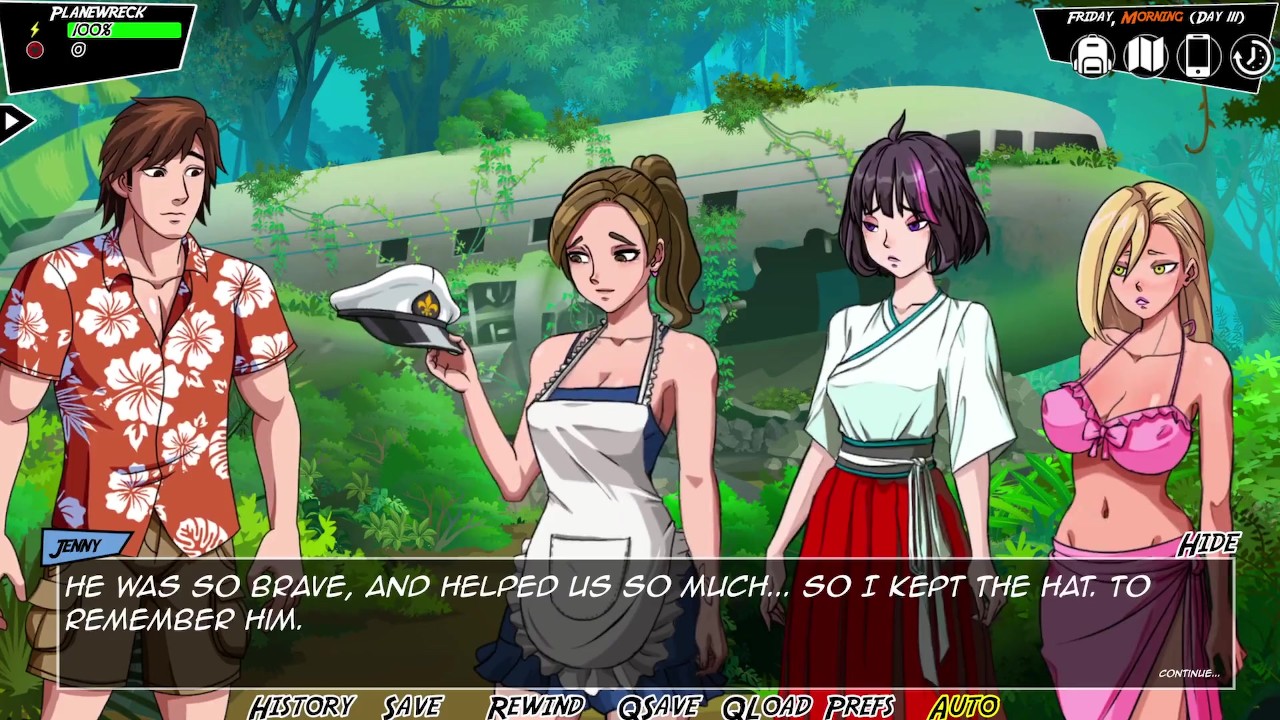Viewport: 1280px width, 720px height.
Task: Open the History log
Action: [x=302, y=706]
